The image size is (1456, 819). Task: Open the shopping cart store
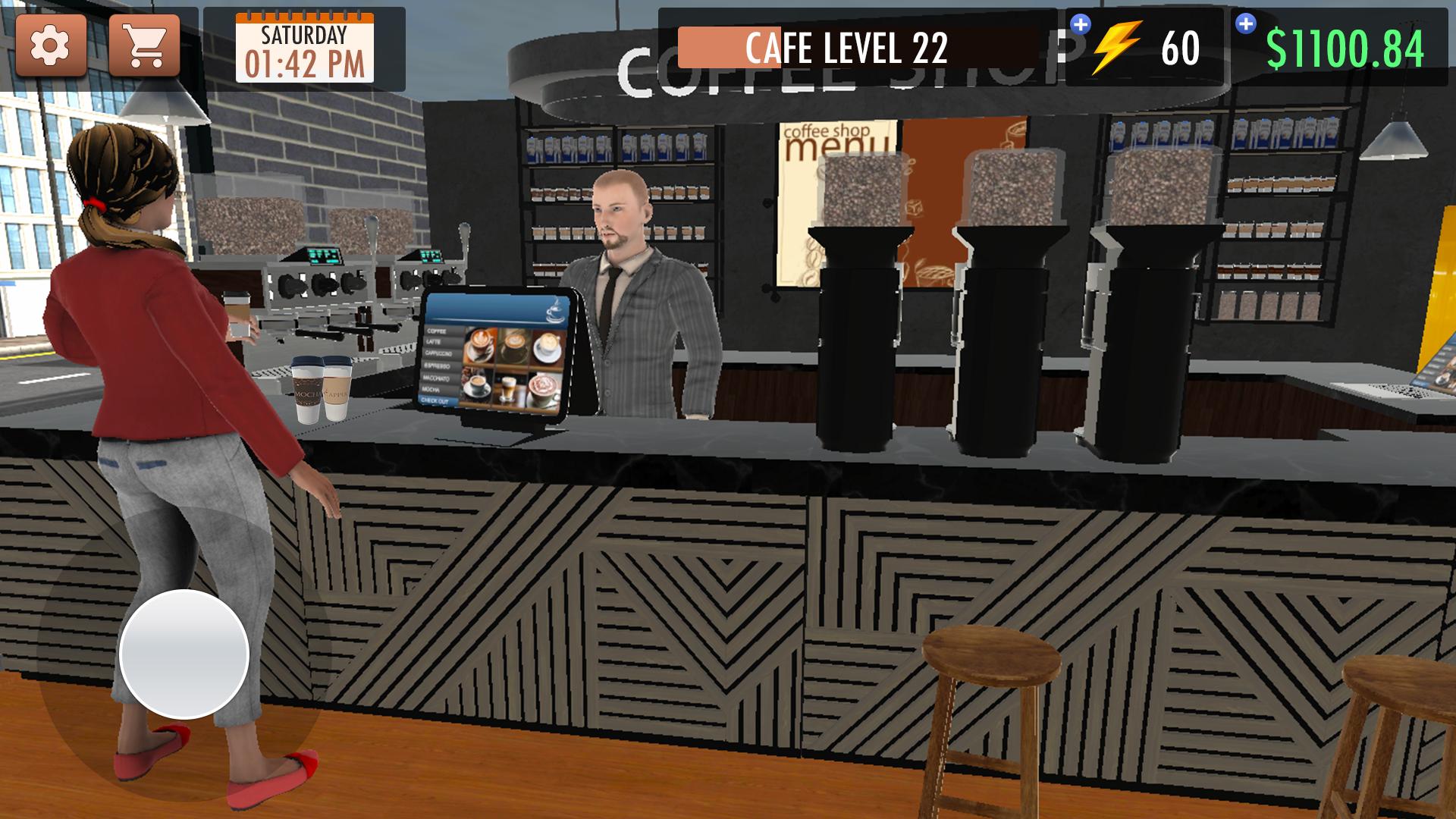pyautogui.click(x=144, y=45)
